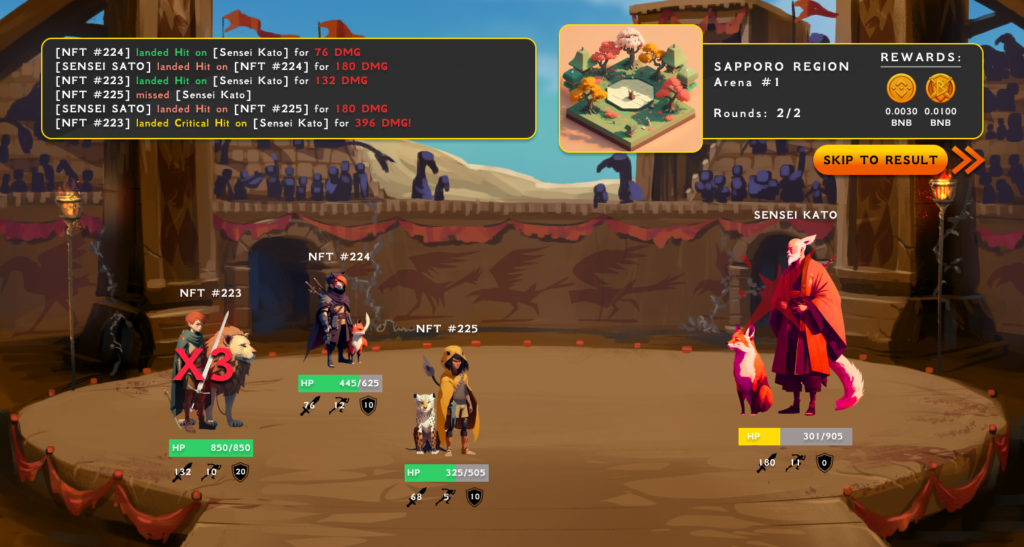This screenshot has height=547, width=1024.
Task: Click the battle log panel
Action: 288,88
